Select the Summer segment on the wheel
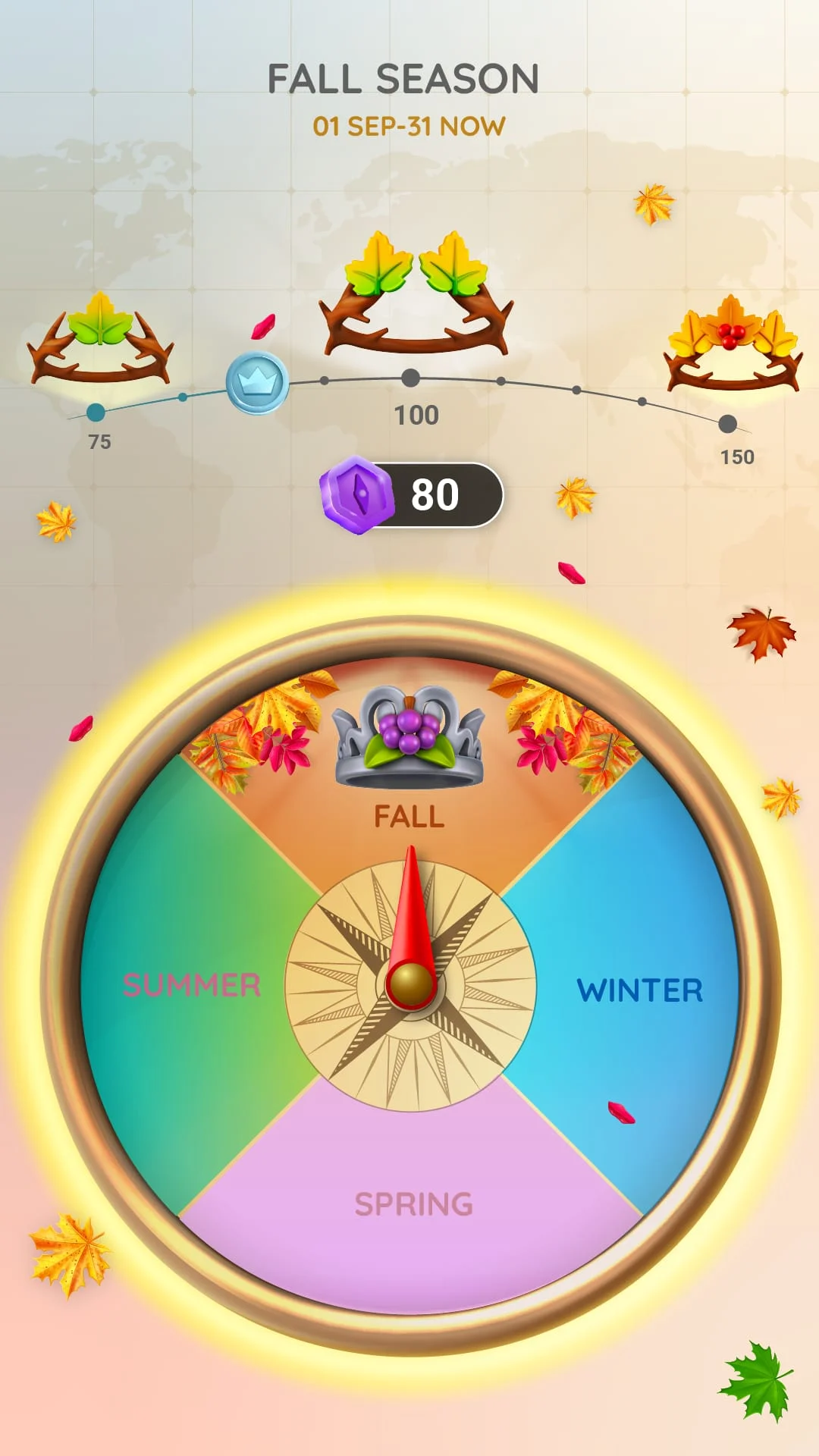The width and height of the screenshot is (819, 1456). tap(191, 985)
